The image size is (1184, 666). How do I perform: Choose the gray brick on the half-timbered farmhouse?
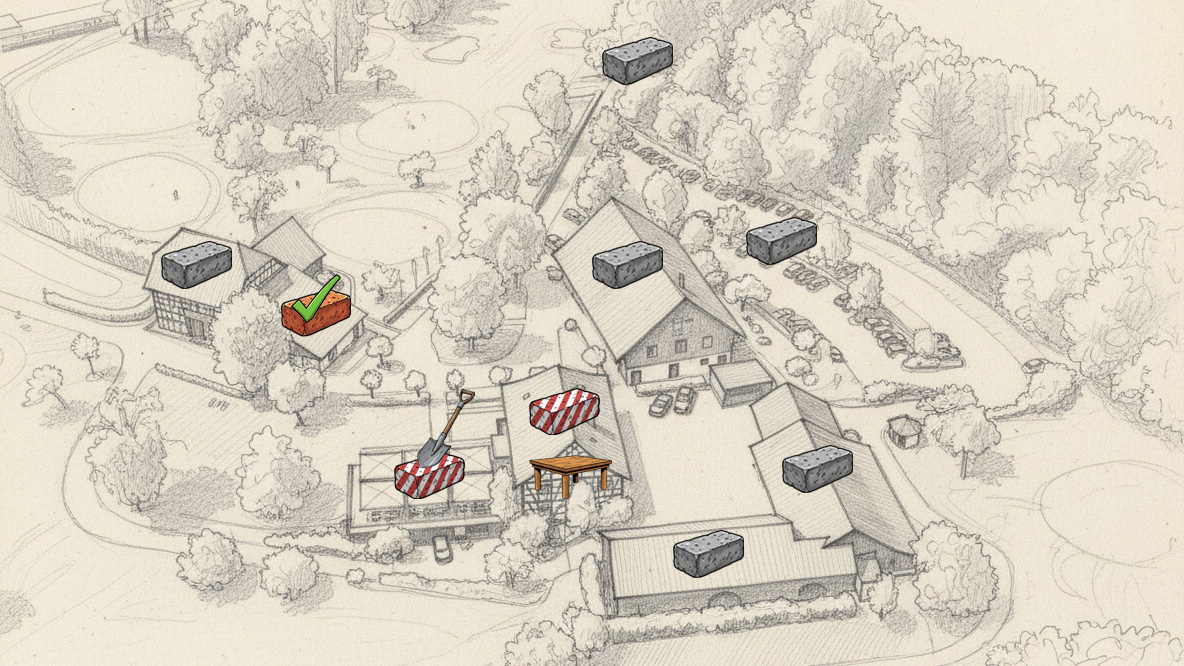[x=197, y=264]
